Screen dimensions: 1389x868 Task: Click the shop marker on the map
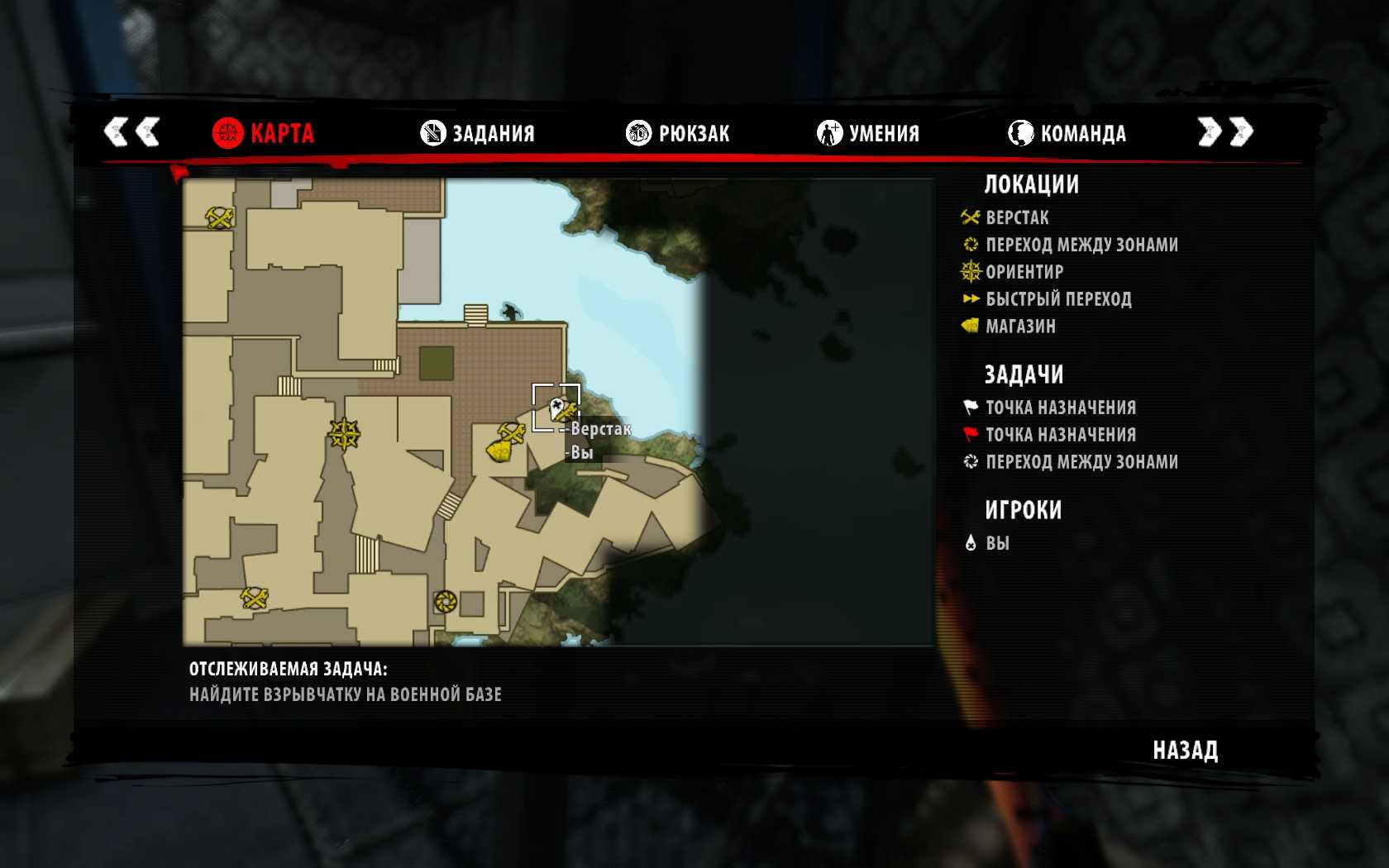pyautogui.click(x=499, y=451)
